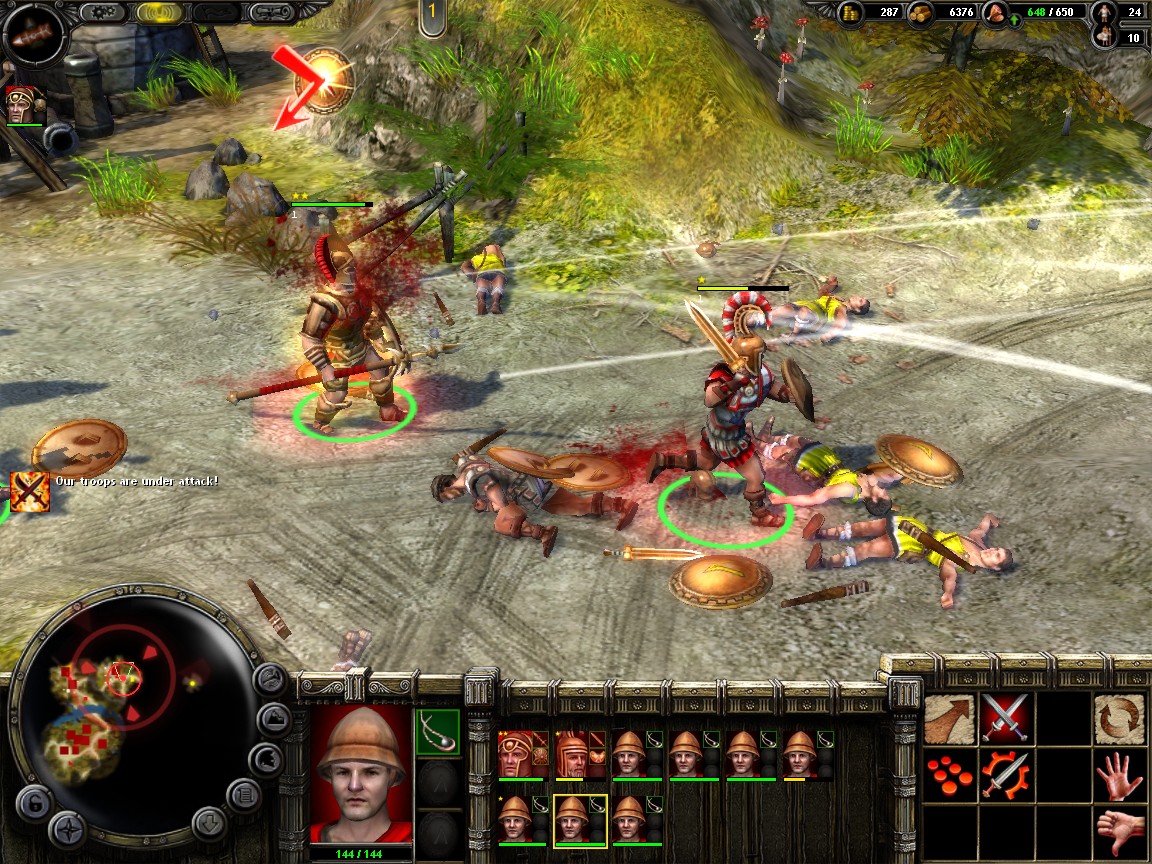Click the circular arrows command
This screenshot has width=1152, height=864.
point(1119,716)
